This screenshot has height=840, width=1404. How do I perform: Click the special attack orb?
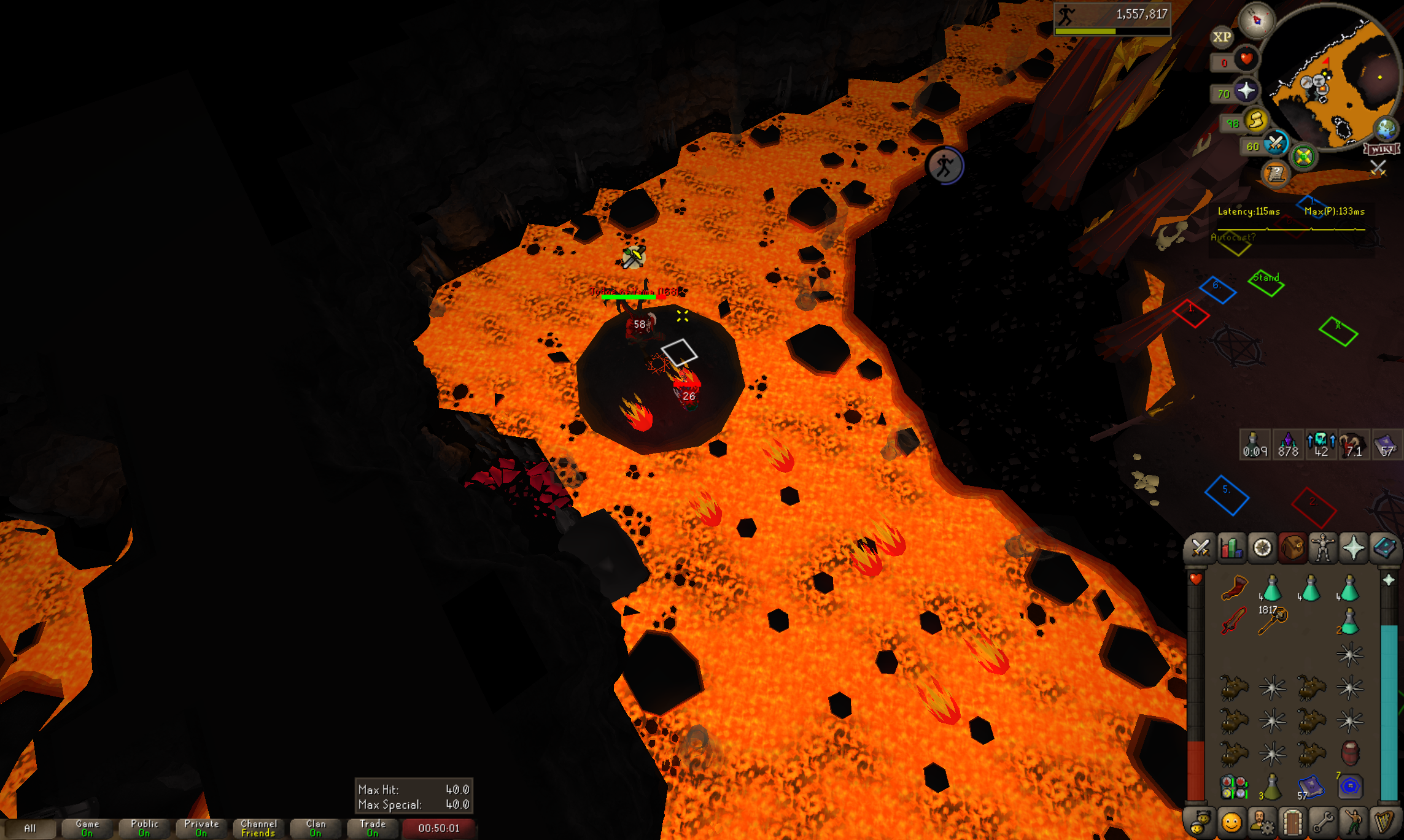(1276, 144)
